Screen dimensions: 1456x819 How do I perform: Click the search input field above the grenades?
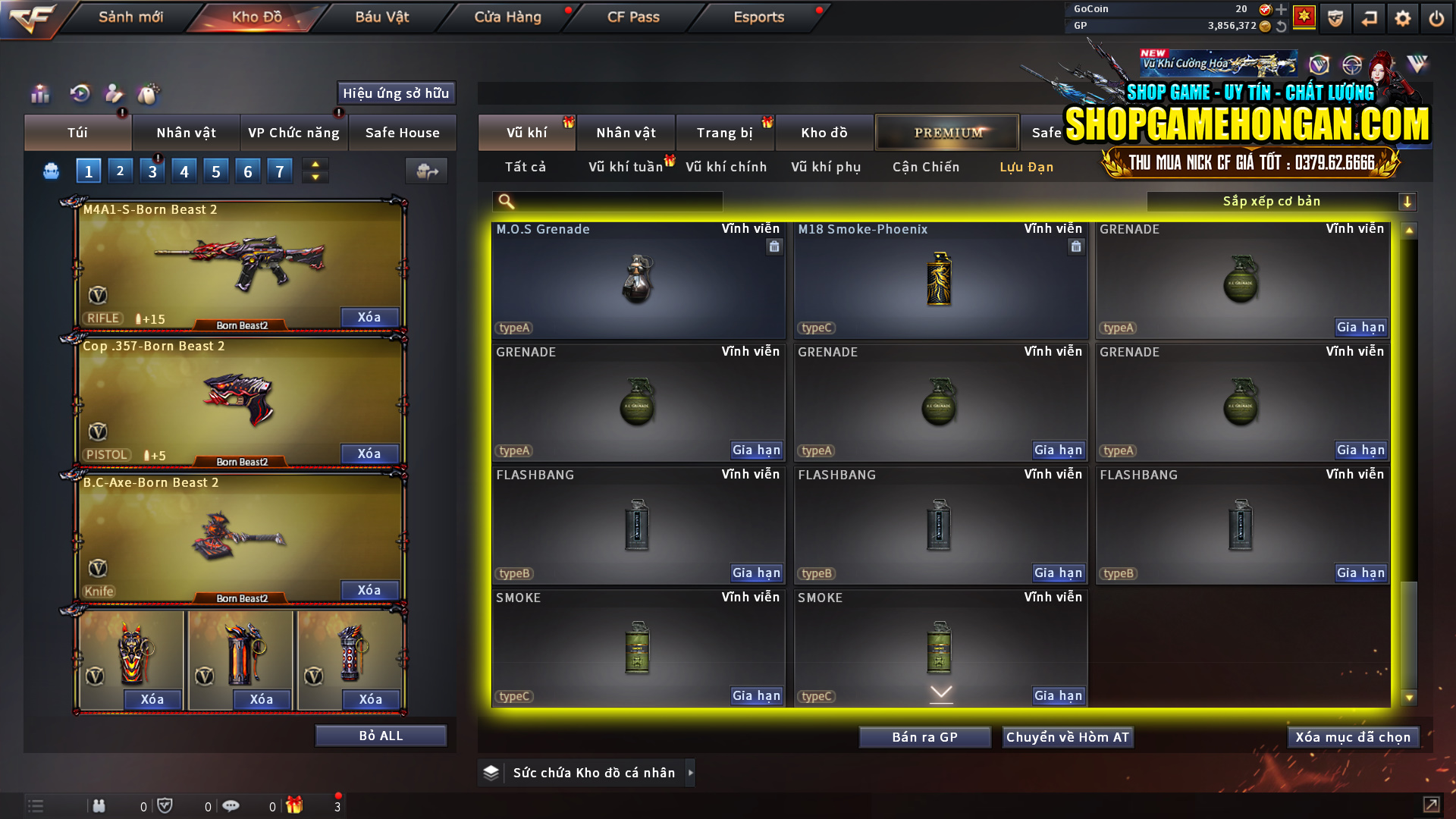[607, 202]
